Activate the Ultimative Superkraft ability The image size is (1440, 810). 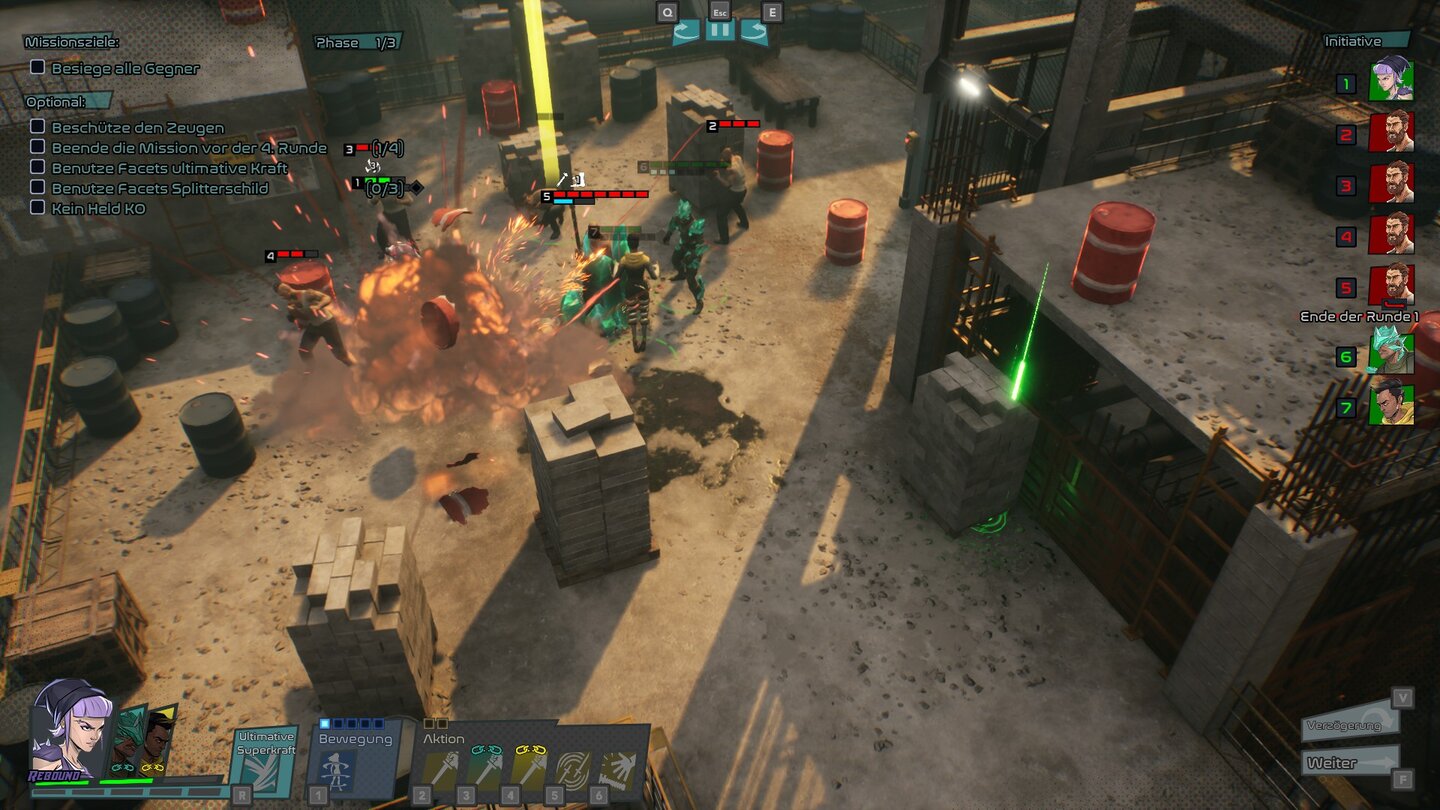264,760
